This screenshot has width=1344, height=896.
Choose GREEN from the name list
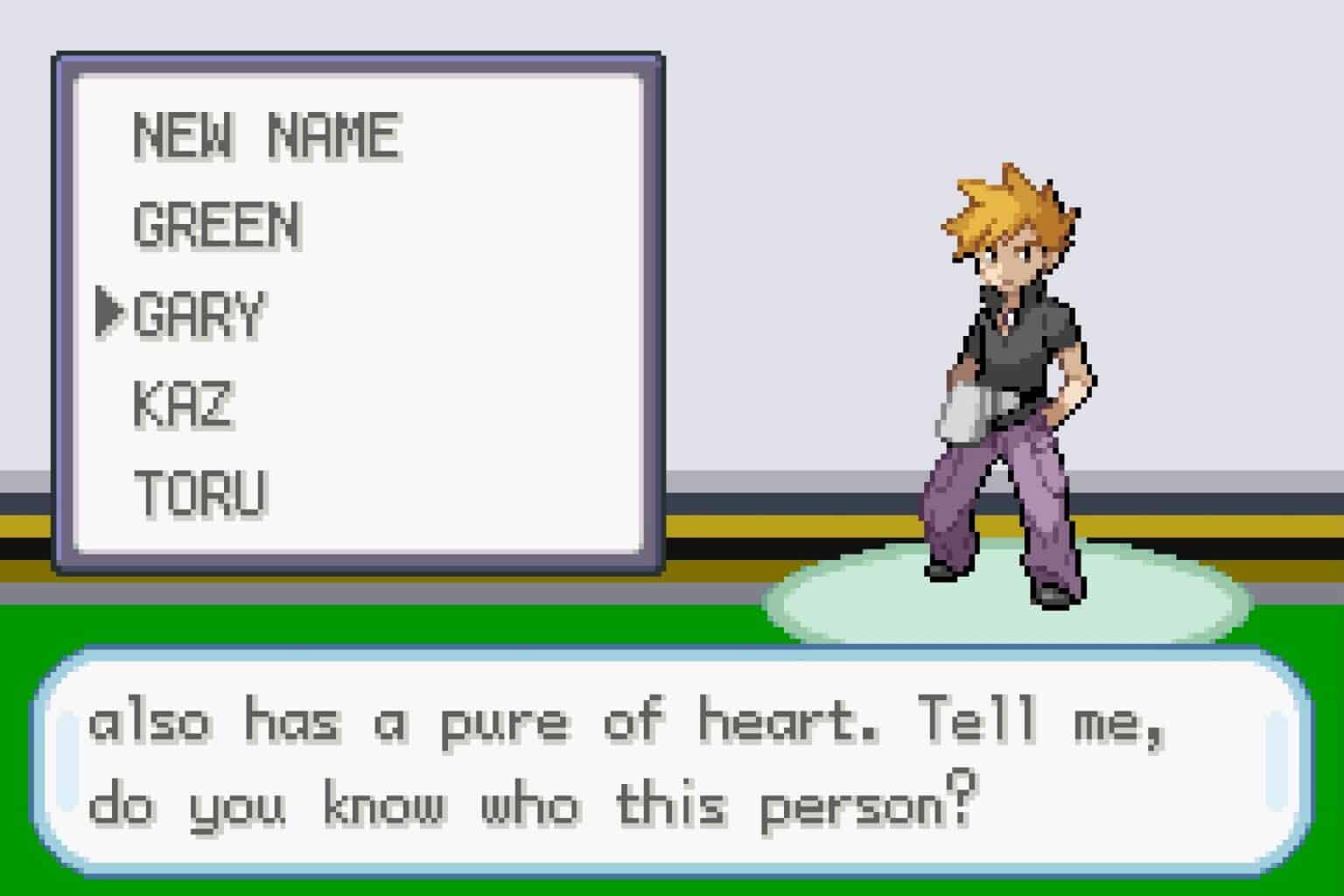coord(217,223)
